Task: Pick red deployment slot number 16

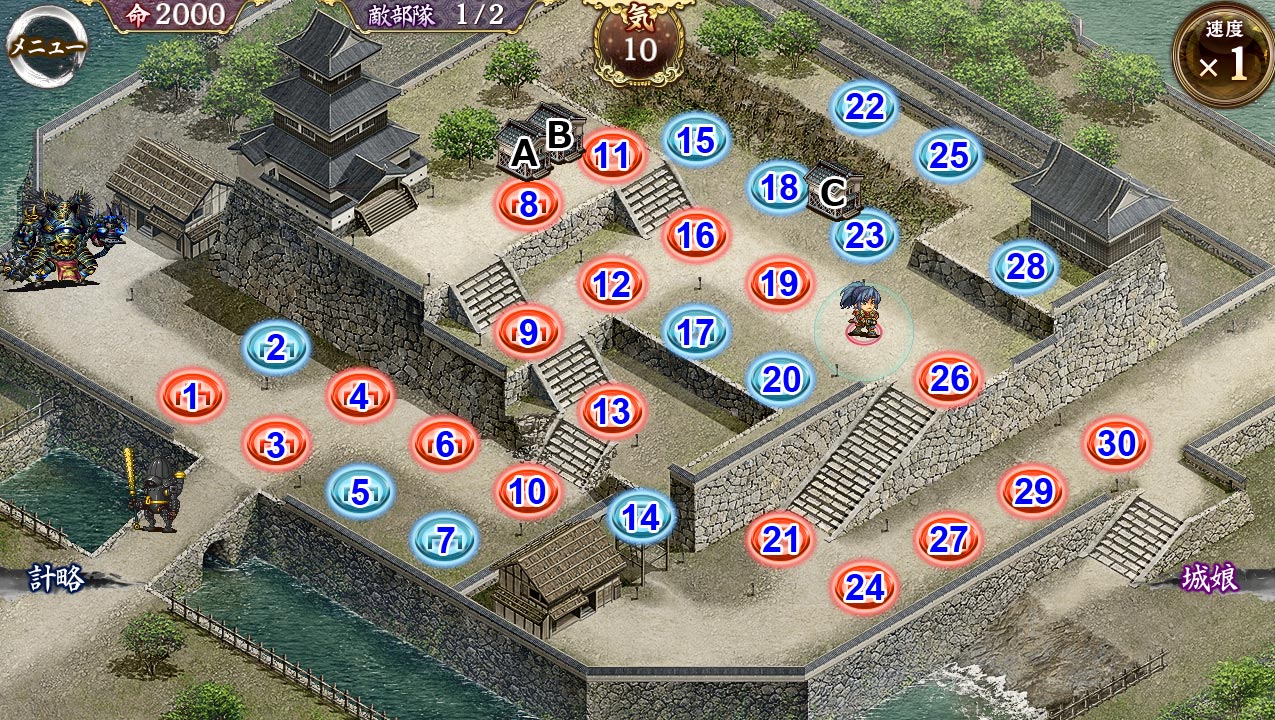Action: pyautogui.click(x=696, y=235)
